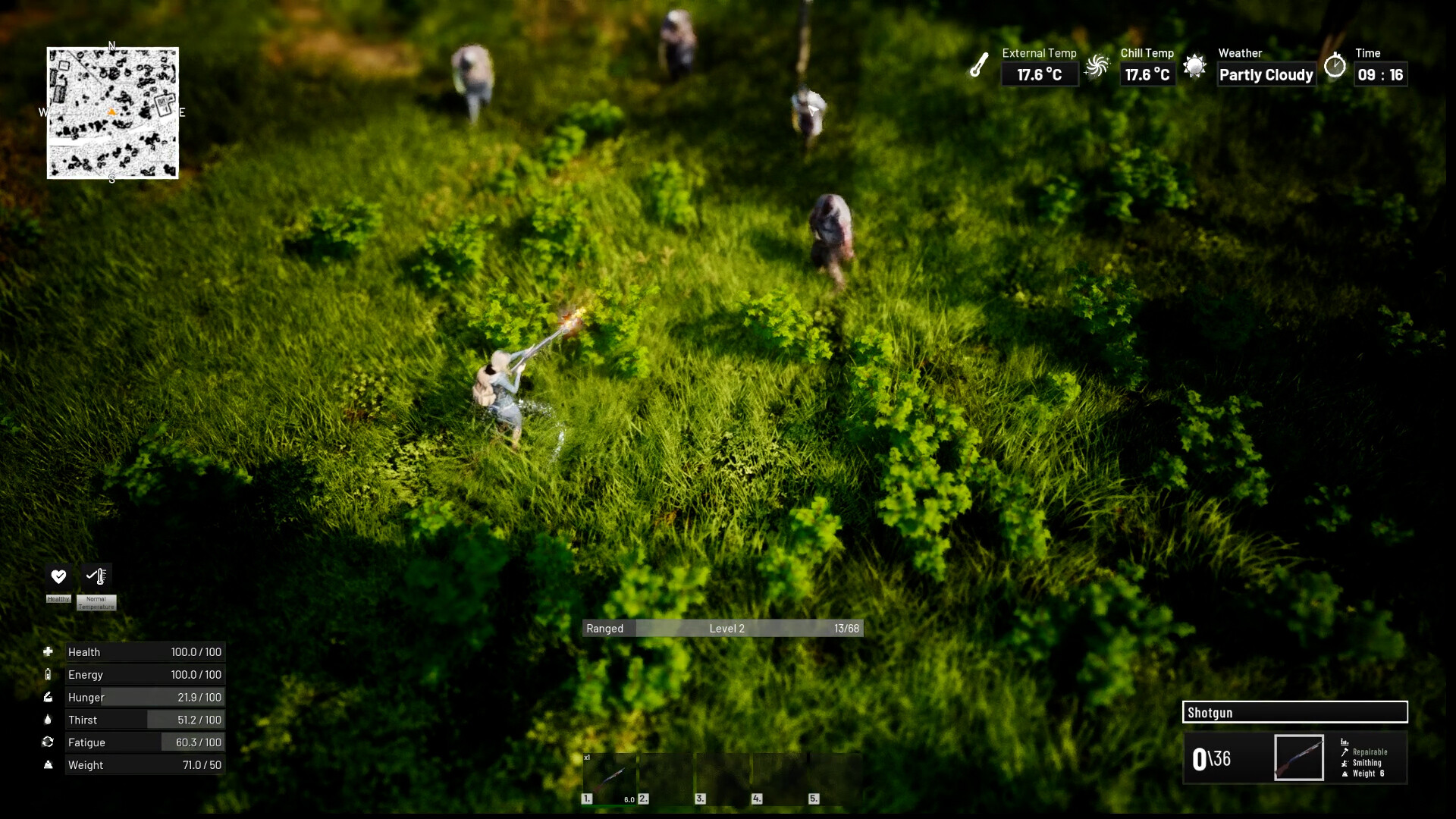Toggle the Normal Temperature thermometer indicator
This screenshot has width=1456, height=819.
pyautogui.click(x=96, y=576)
